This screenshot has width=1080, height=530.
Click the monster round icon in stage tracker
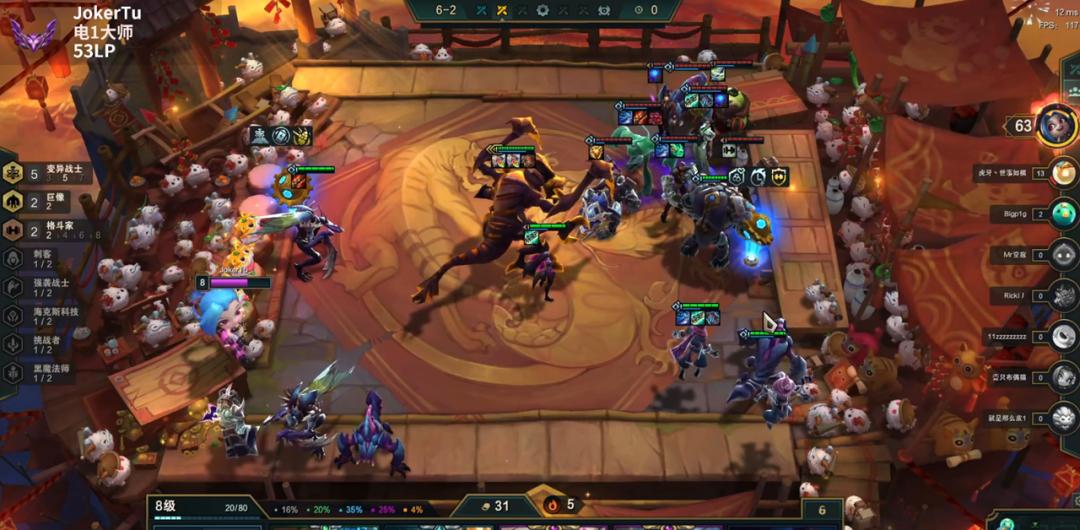click(x=603, y=10)
